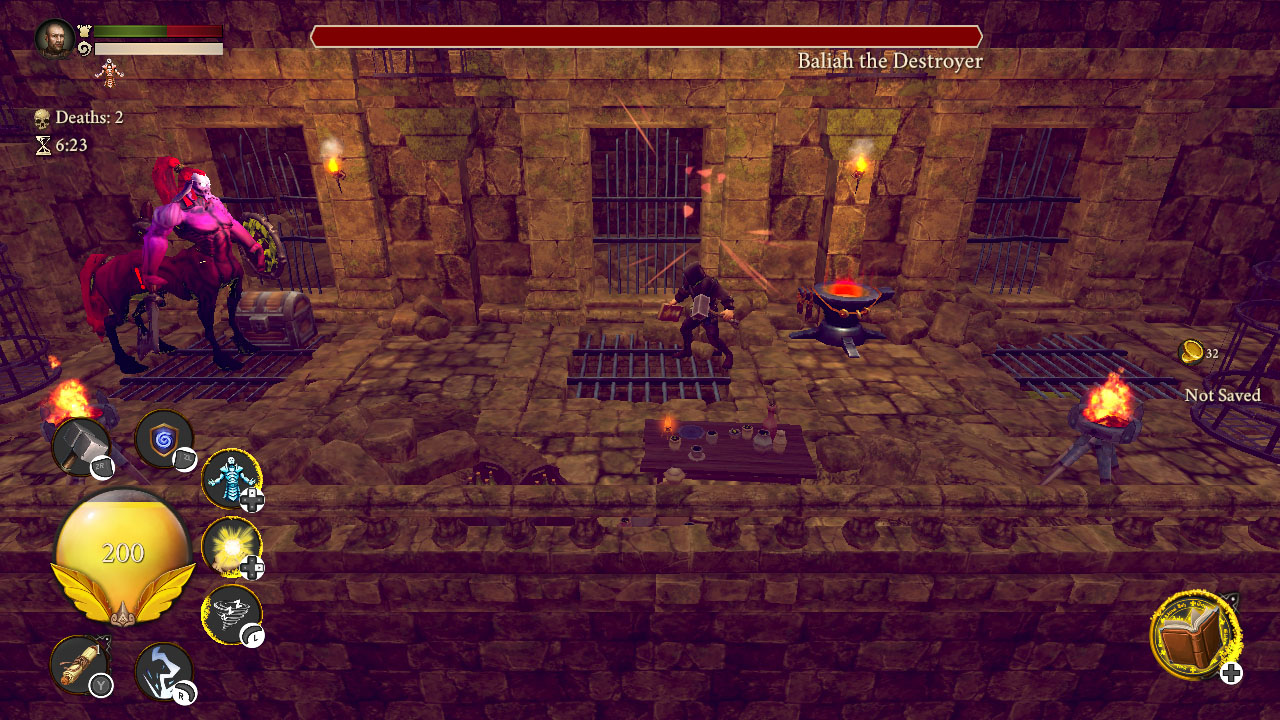Toggle the small warrior figure below the bars
Viewport: 1280px width, 720px height.
110,72
